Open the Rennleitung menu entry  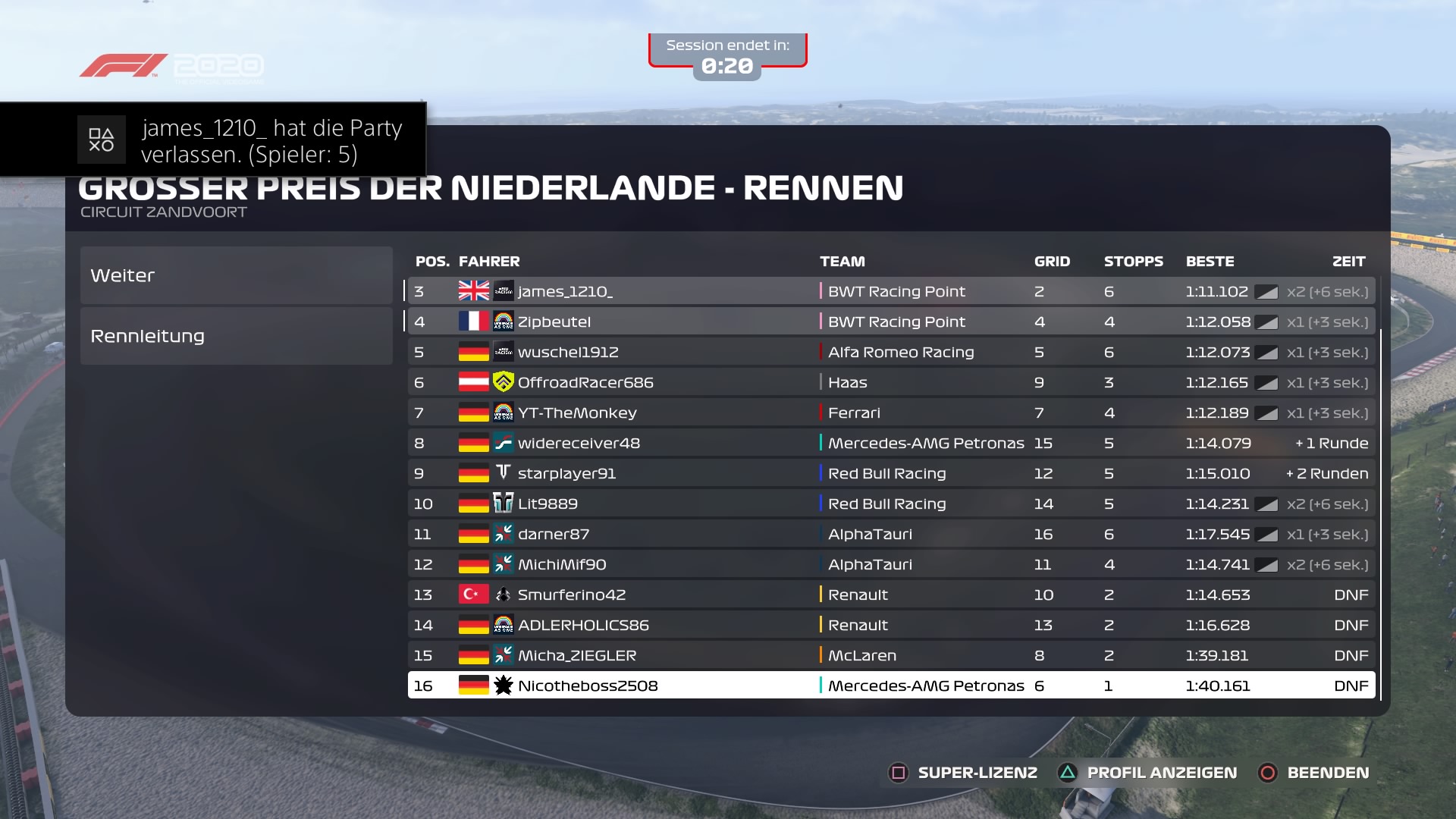click(236, 336)
